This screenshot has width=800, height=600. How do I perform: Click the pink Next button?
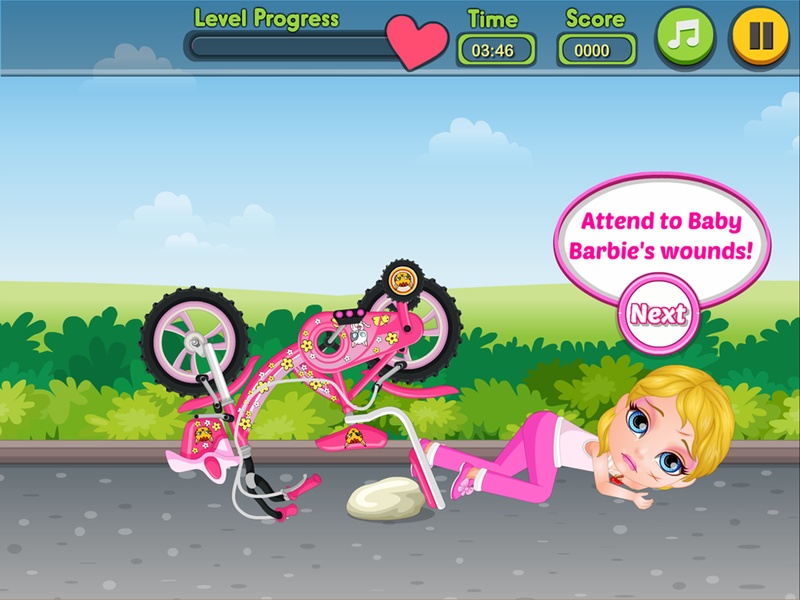[x=658, y=313]
